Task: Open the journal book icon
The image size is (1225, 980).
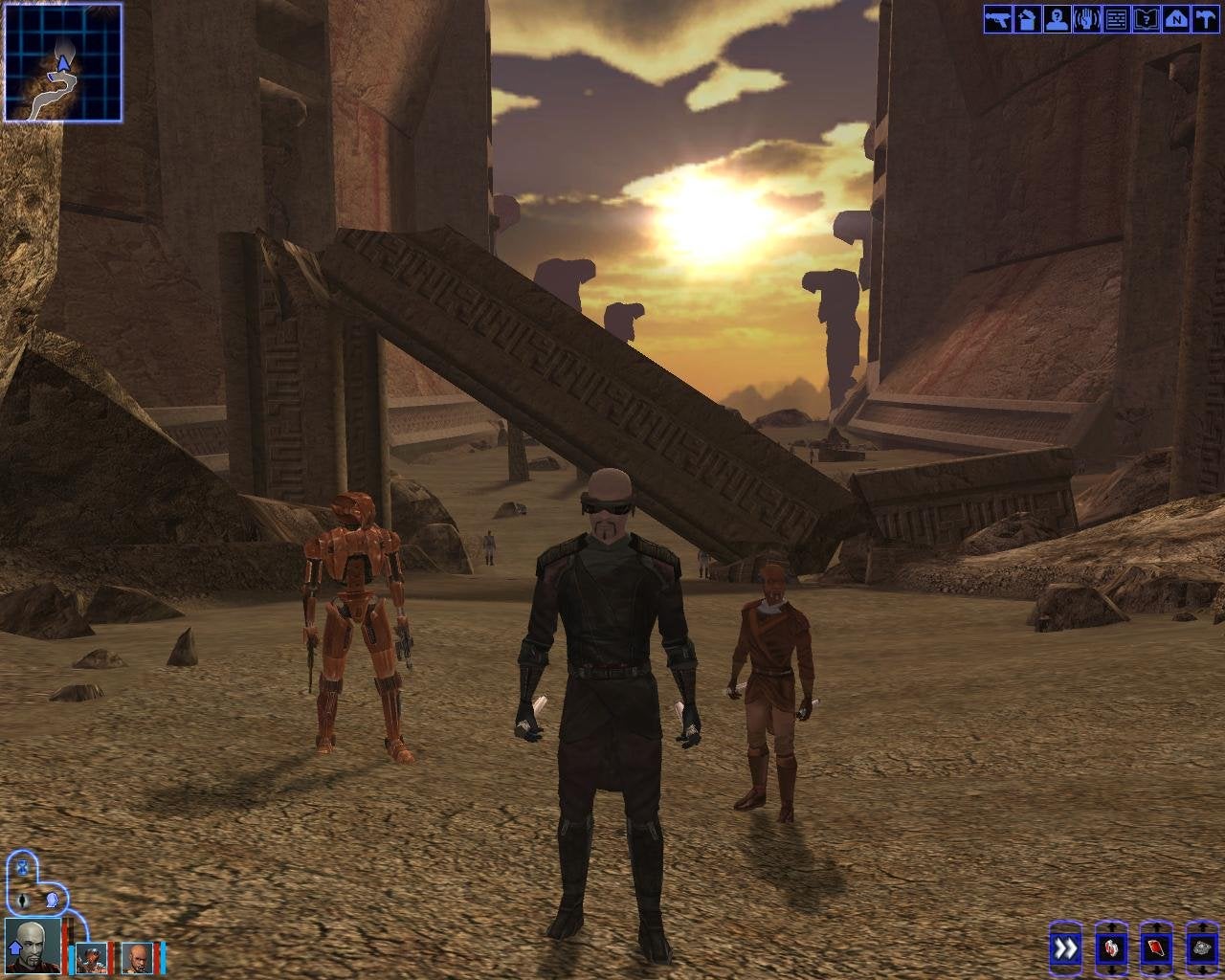Action: click(1147, 19)
